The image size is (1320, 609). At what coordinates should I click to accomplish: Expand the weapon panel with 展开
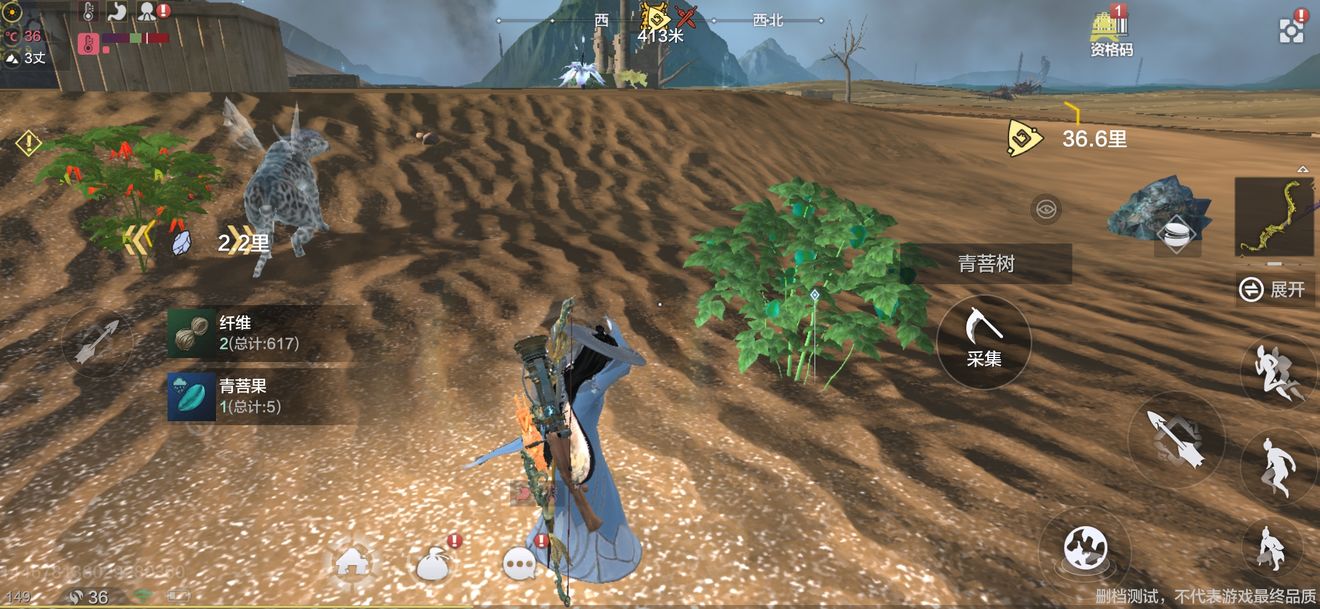pos(1273,290)
